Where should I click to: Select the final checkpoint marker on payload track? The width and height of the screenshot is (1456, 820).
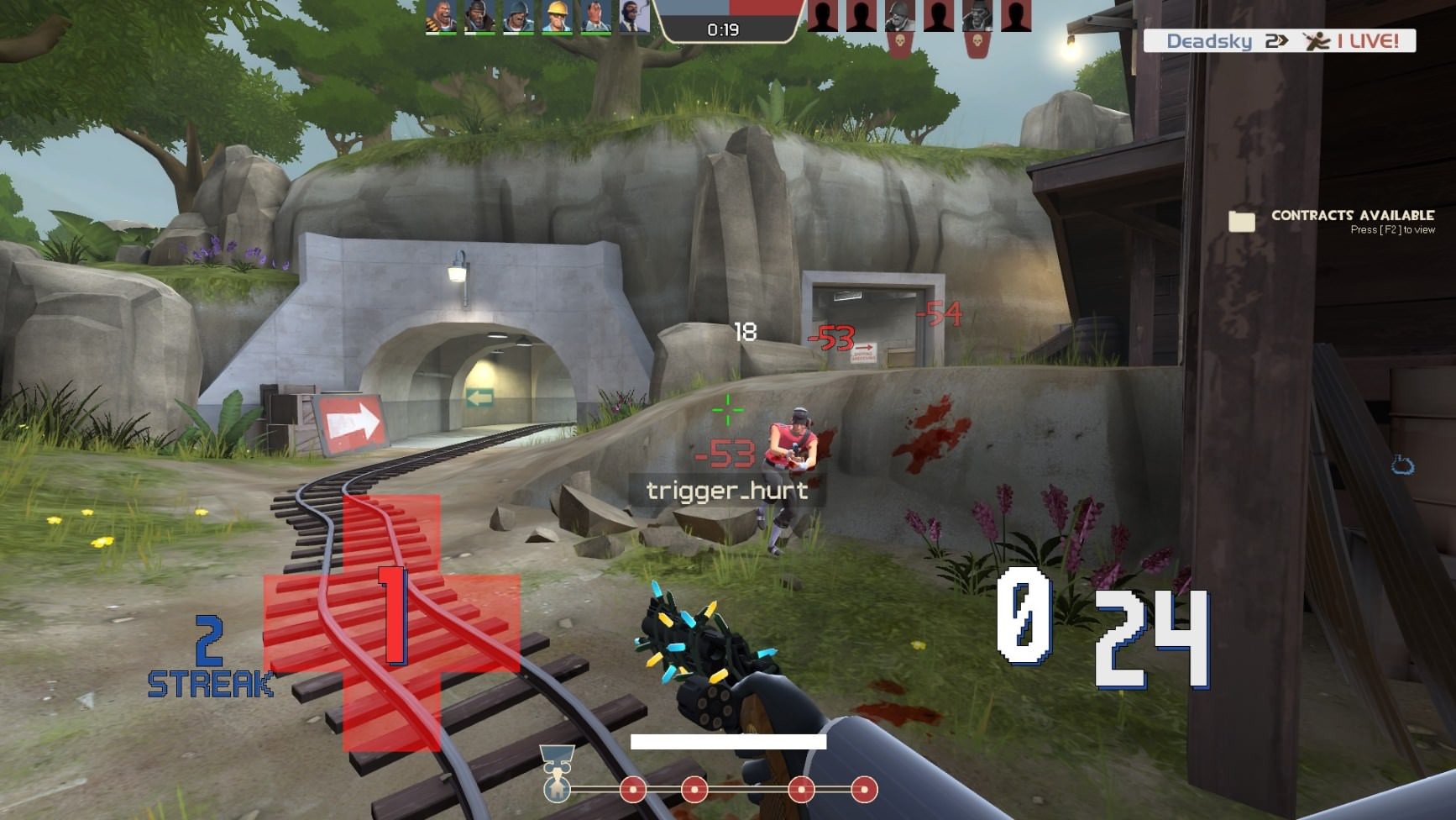tap(865, 791)
